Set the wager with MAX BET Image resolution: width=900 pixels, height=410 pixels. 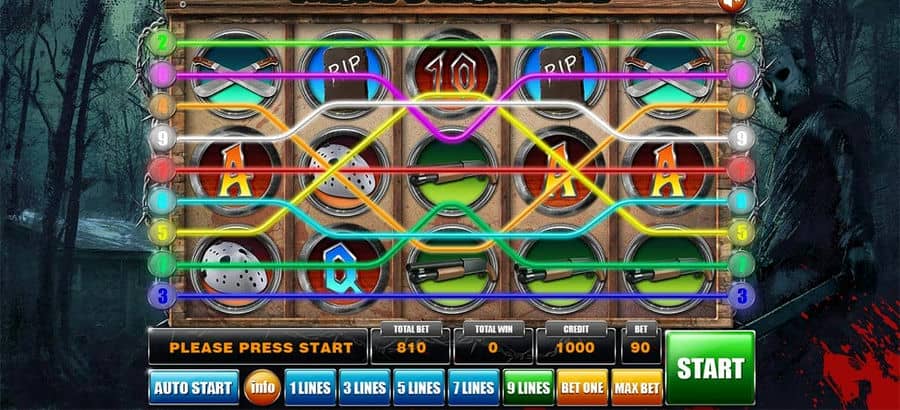tap(635, 387)
